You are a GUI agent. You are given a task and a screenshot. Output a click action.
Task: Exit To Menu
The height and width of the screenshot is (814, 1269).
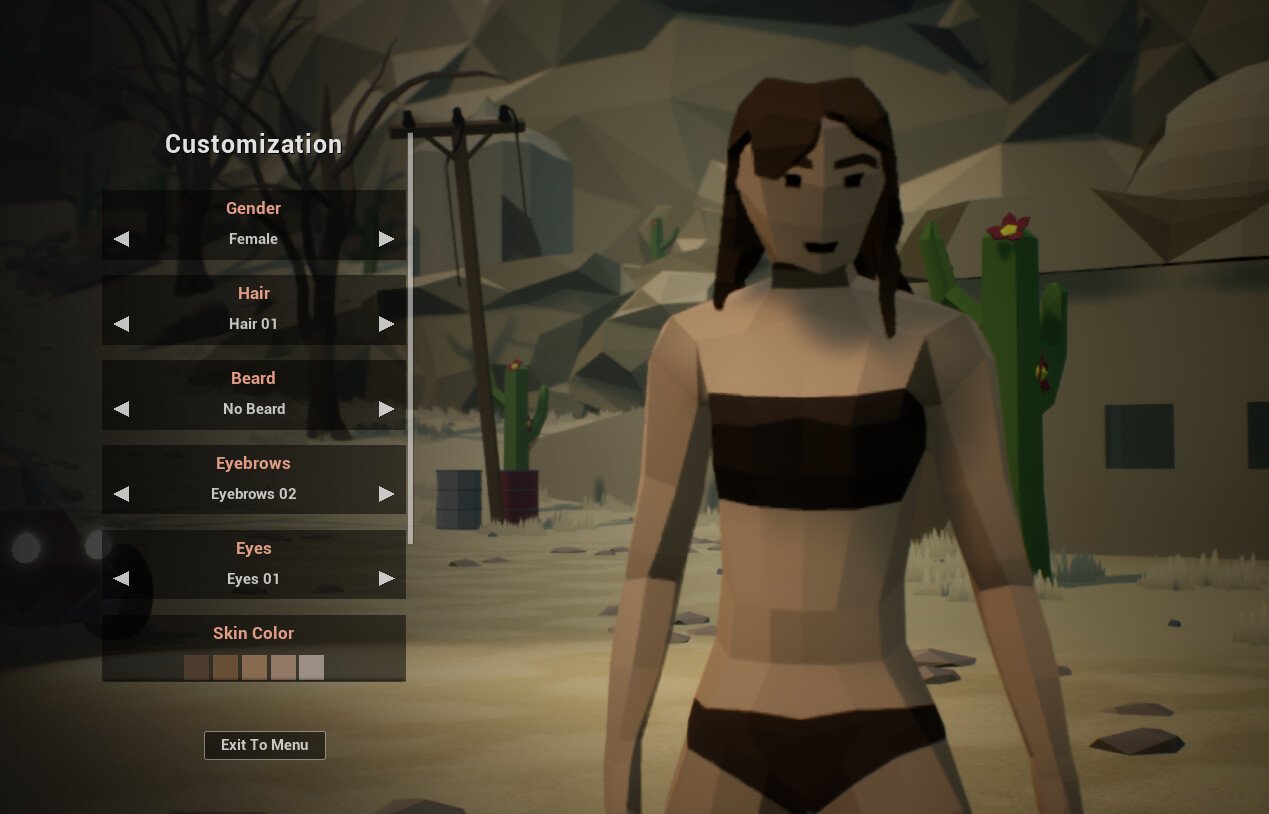[265, 745]
